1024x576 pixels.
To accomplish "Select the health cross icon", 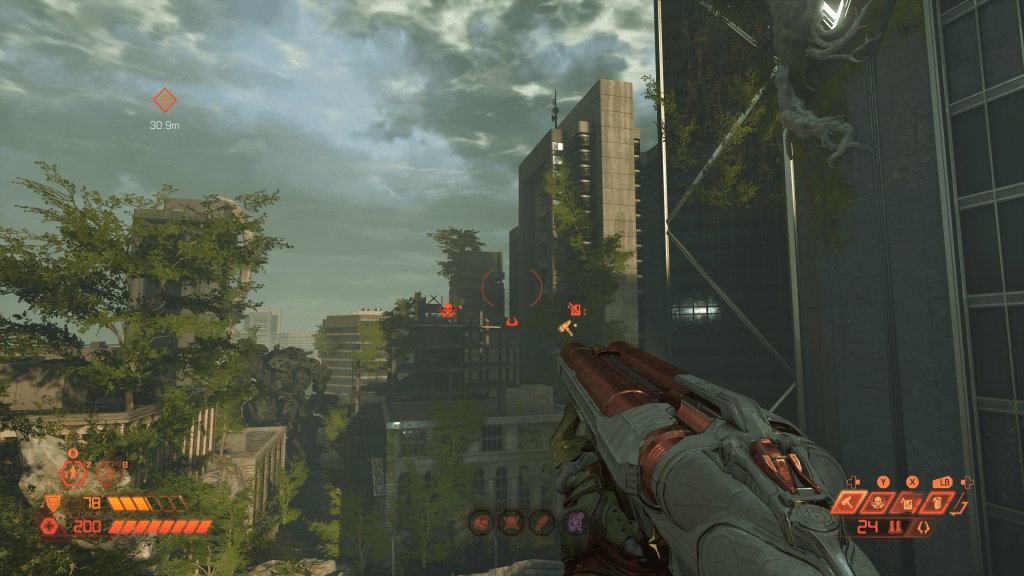I will tap(50, 526).
